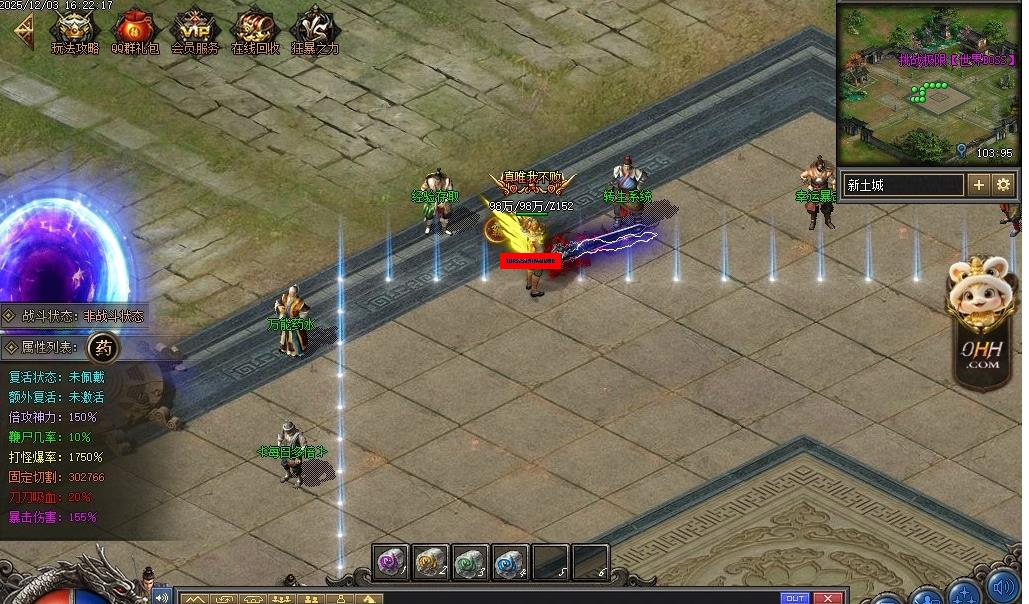This screenshot has width=1029, height=604.
Task: Use the golden scroll in hotbar slot 2
Action: click(430, 562)
